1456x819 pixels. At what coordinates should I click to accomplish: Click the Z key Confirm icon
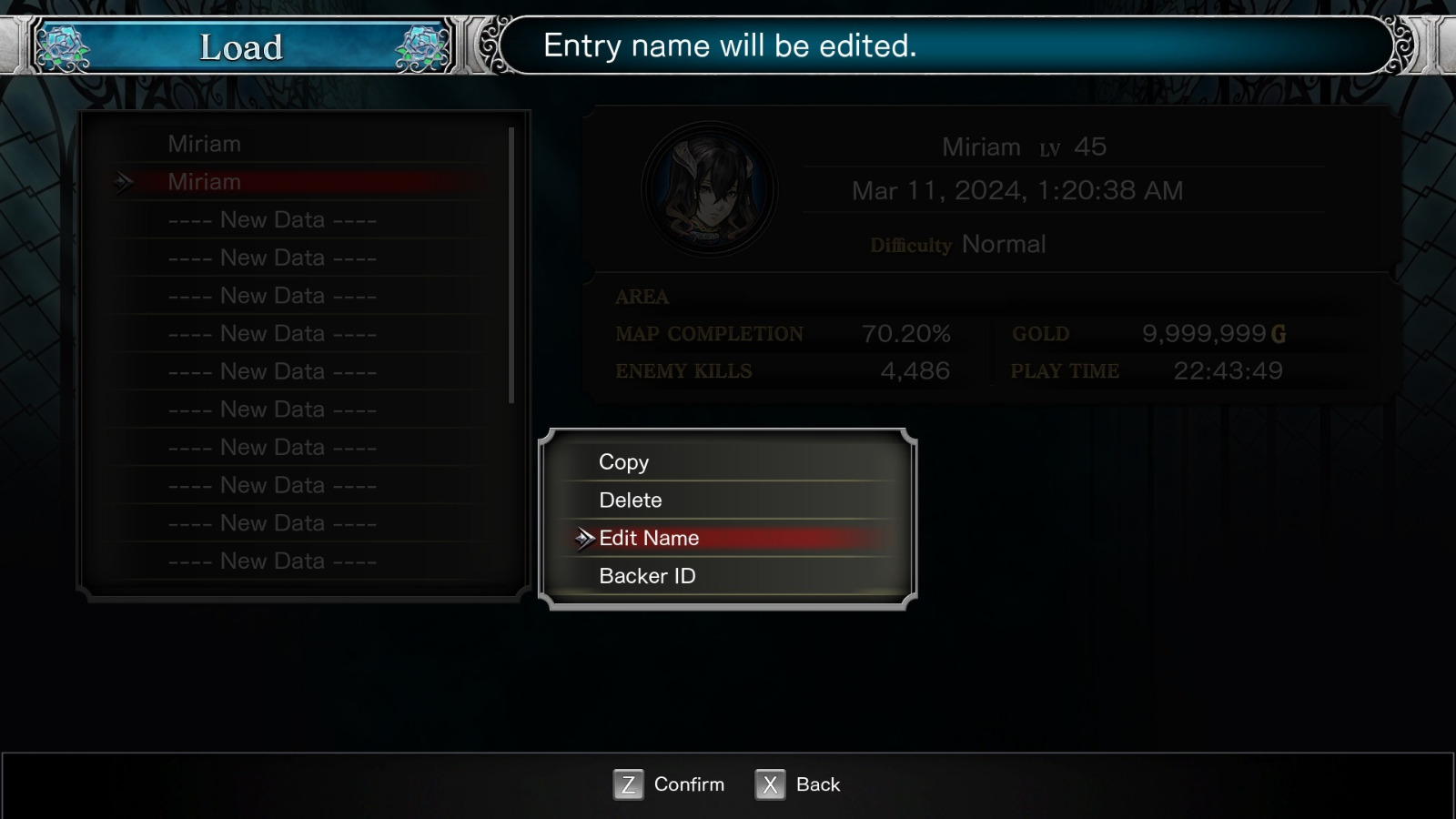tap(627, 784)
